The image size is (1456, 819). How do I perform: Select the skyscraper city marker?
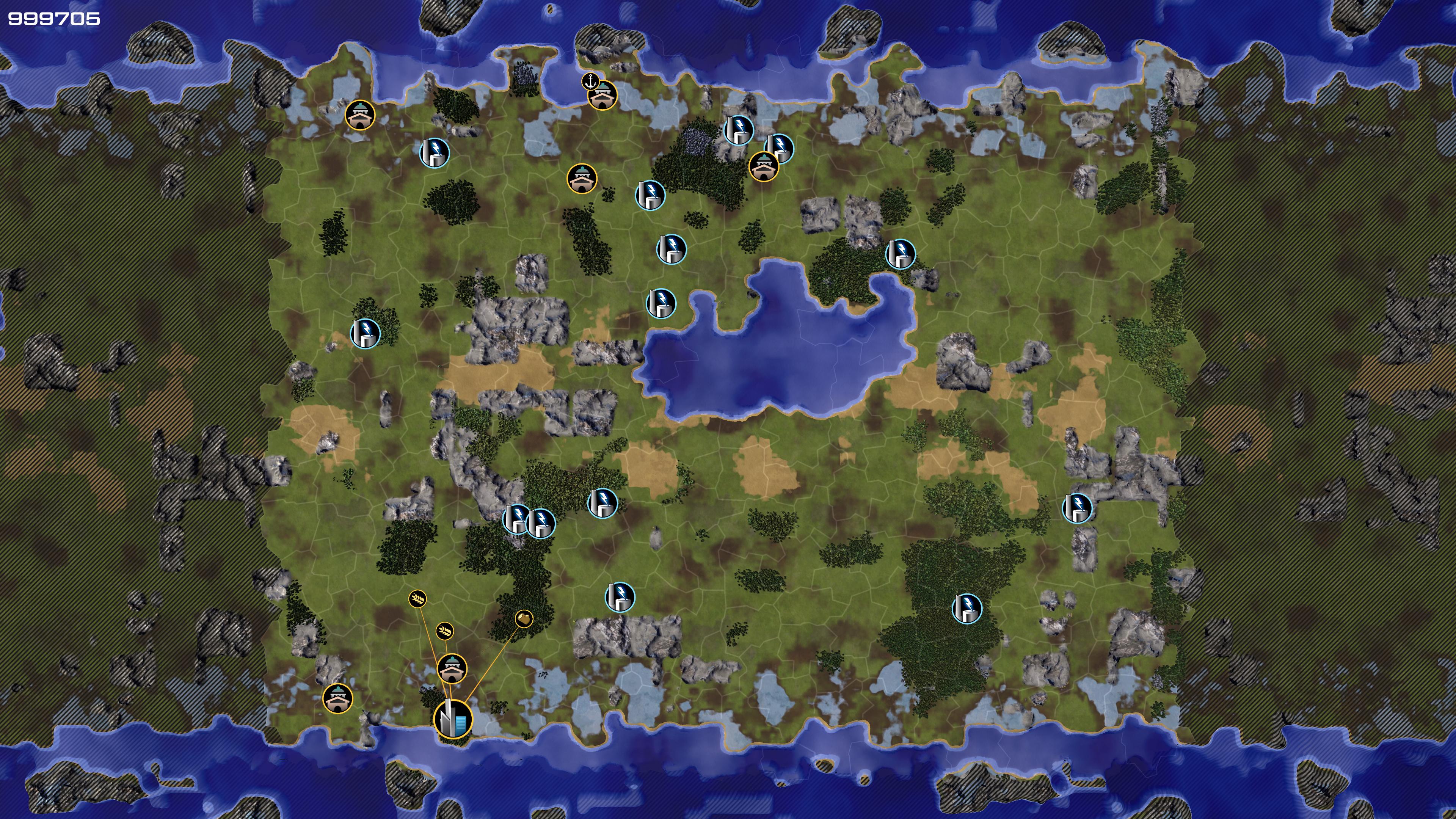pos(453,719)
